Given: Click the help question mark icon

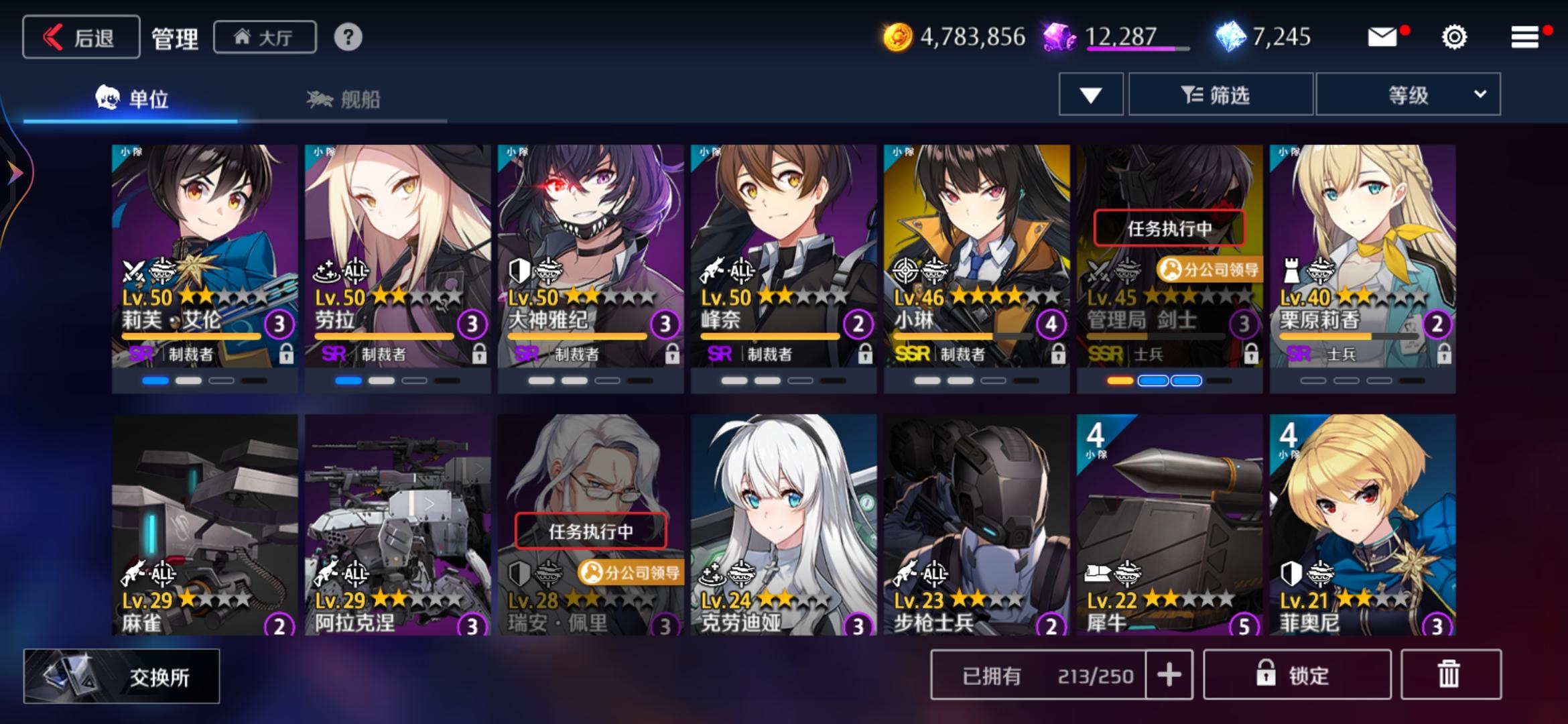Looking at the screenshot, I should (x=348, y=38).
